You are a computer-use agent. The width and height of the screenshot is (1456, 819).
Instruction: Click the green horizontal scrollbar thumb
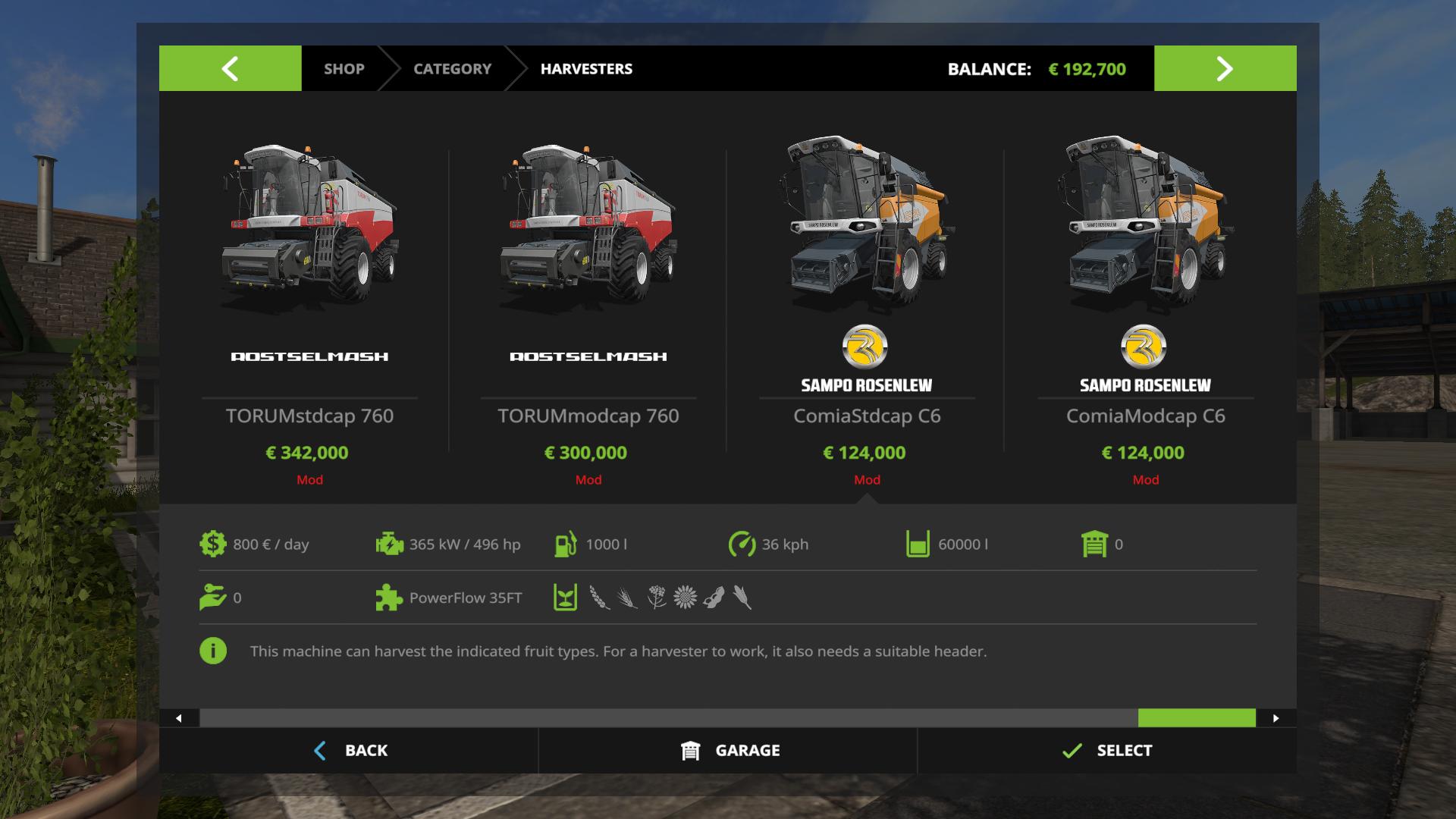click(1197, 718)
